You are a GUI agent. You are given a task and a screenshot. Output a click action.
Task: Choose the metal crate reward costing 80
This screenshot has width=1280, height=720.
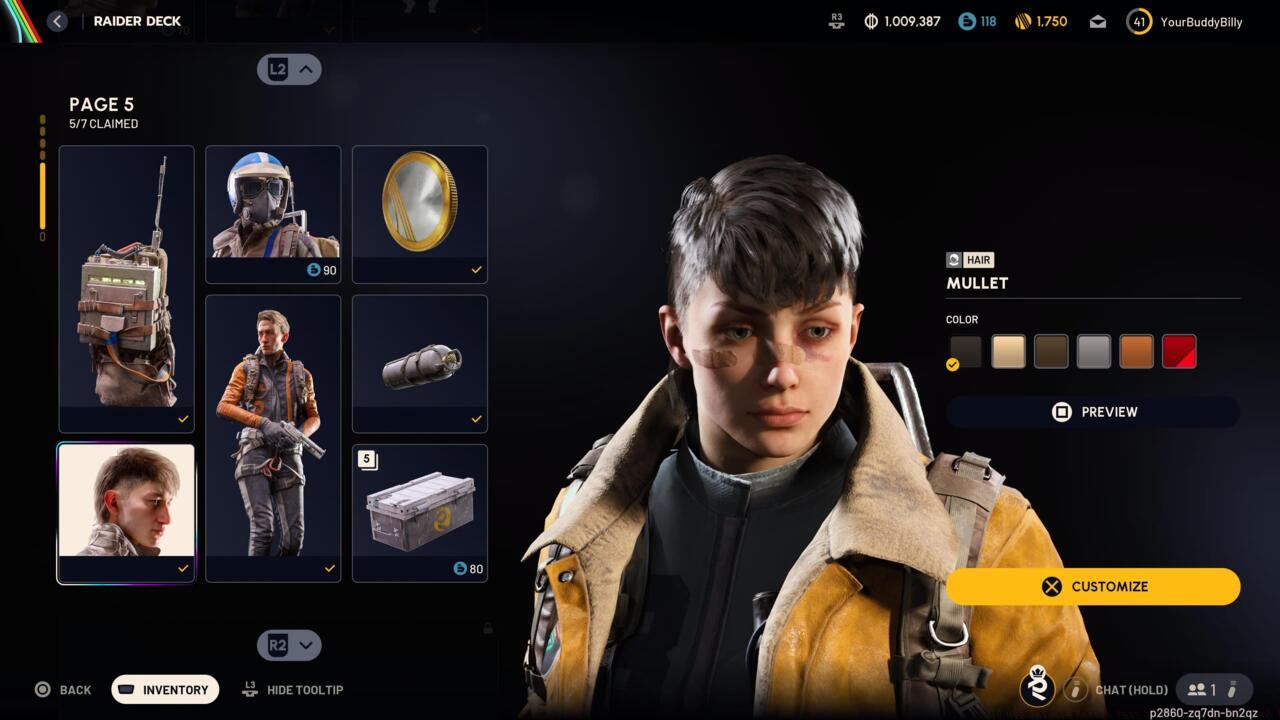click(420, 512)
